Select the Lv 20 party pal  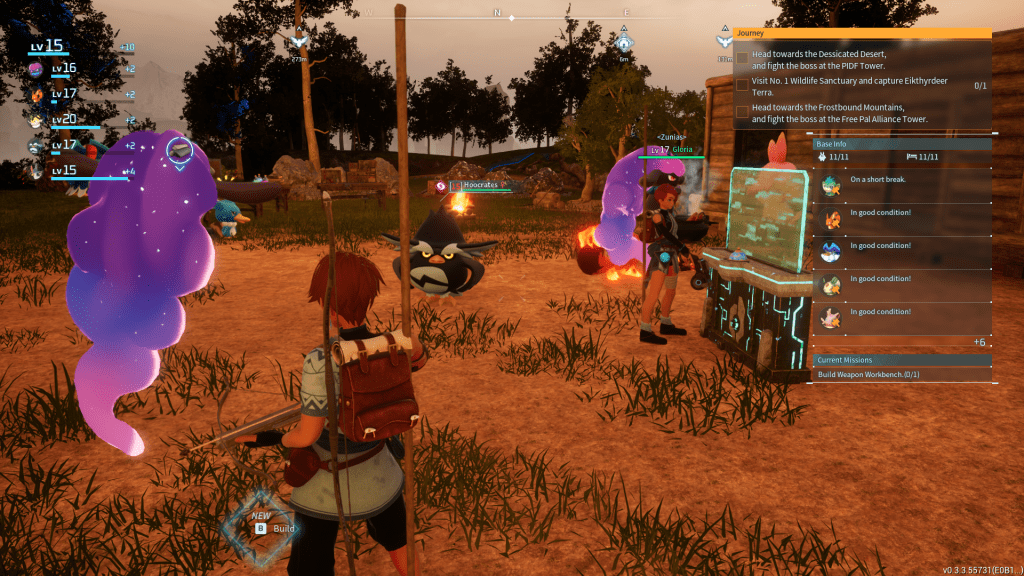[36, 120]
